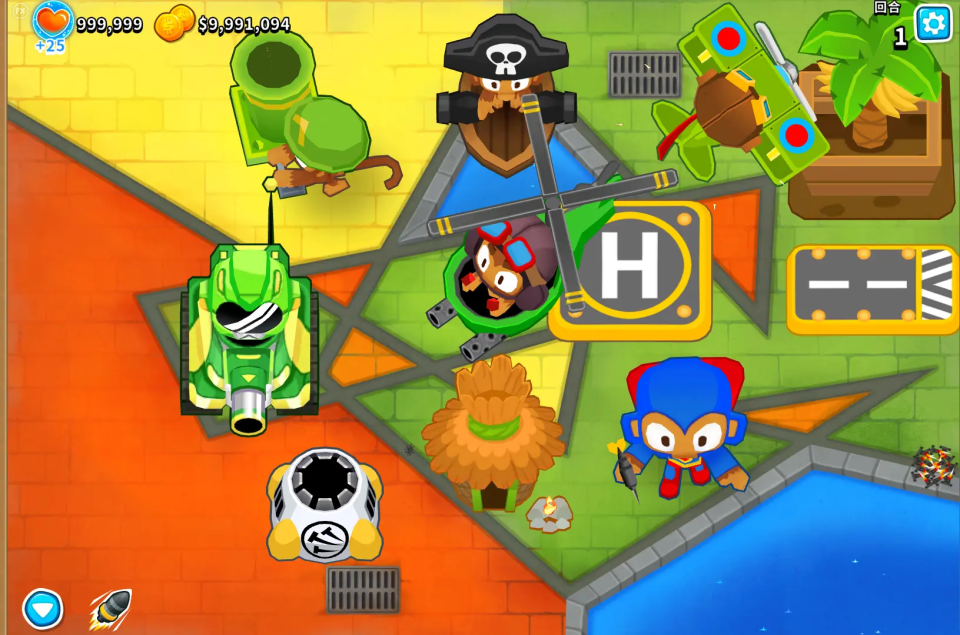Activate the rocket missile ability

point(110,607)
